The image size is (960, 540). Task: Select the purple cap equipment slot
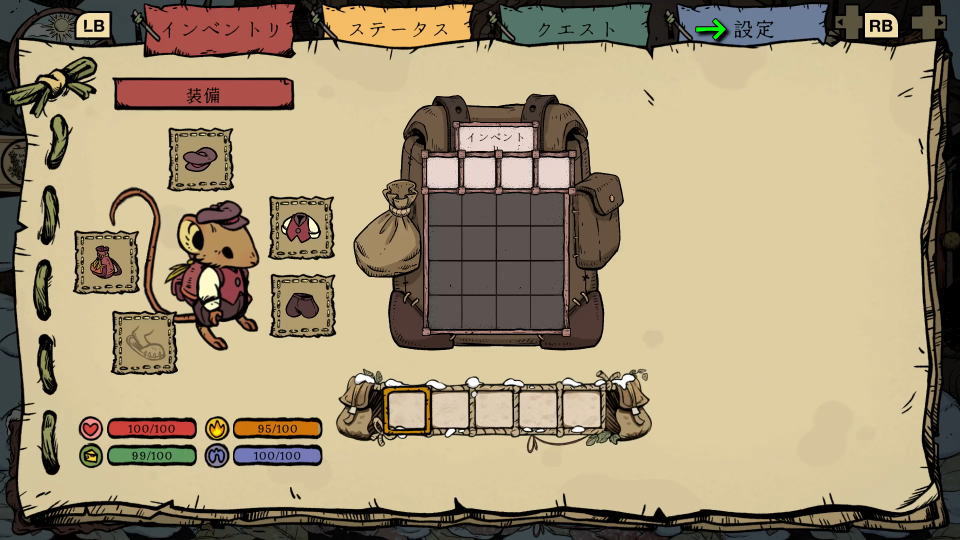tap(200, 159)
